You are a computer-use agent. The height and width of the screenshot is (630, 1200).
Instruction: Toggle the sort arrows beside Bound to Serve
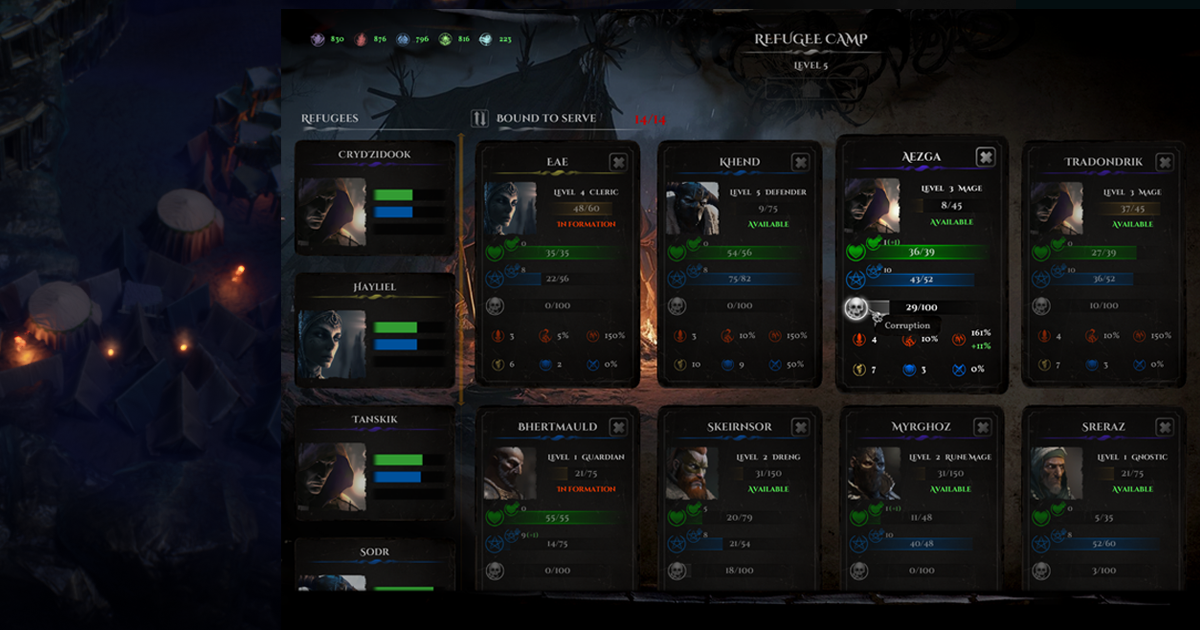pyautogui.click(x=480, y=118)
